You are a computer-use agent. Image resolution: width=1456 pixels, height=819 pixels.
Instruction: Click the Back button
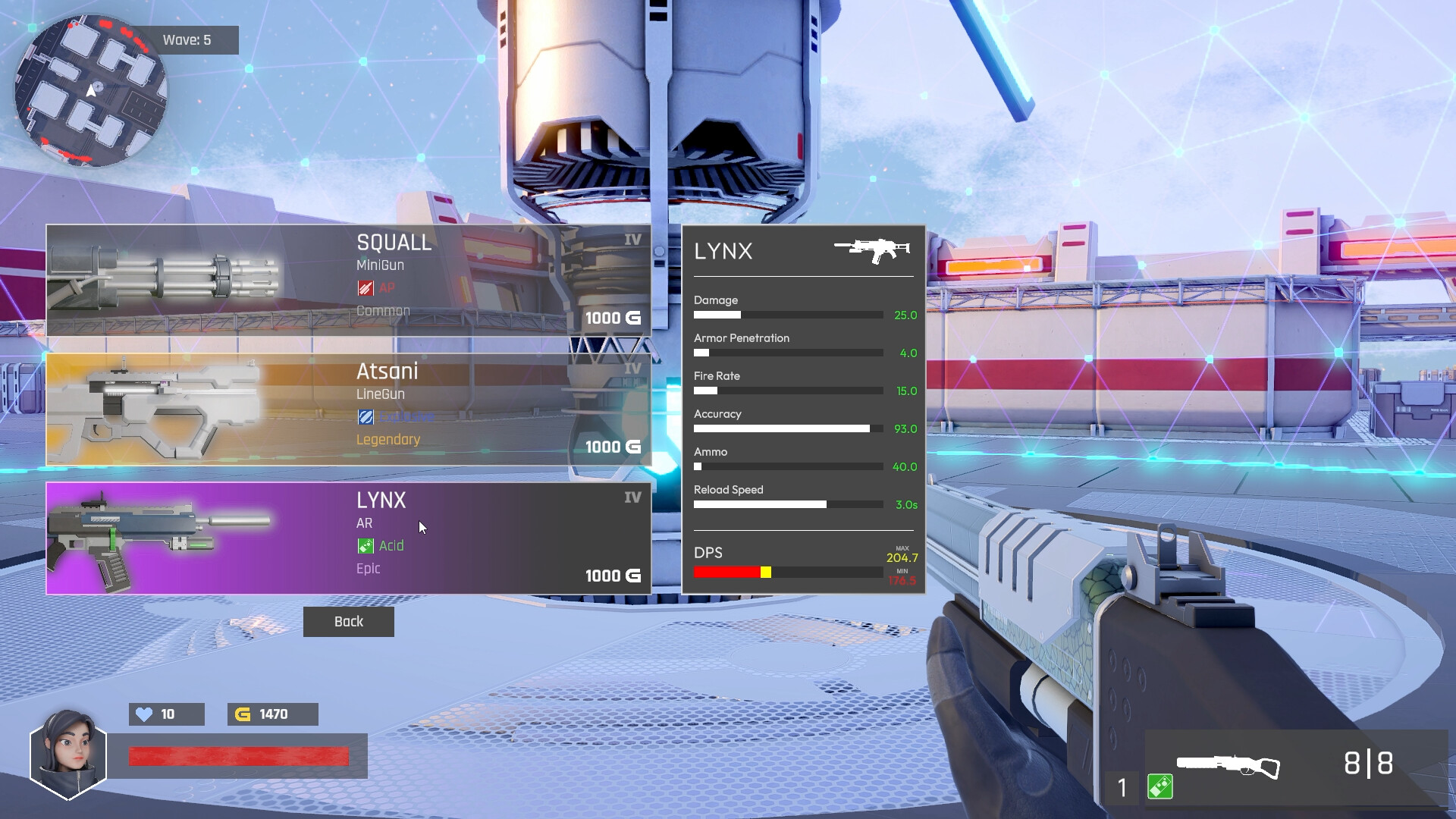(349, 622)
